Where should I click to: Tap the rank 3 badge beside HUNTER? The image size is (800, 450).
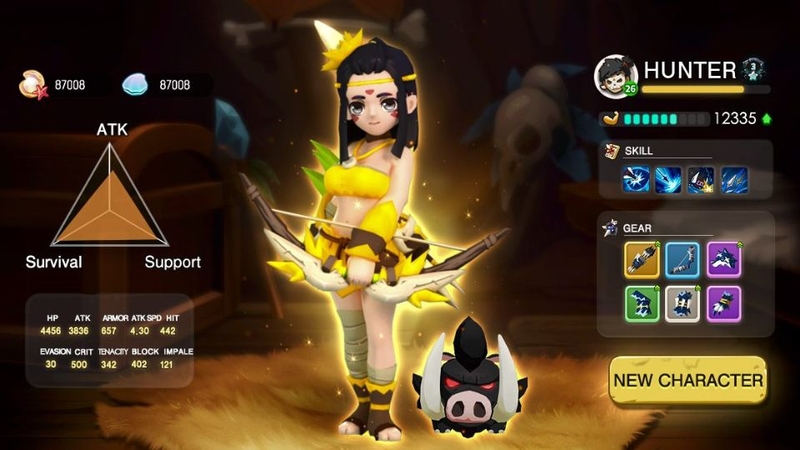click(x=754, y=69)
